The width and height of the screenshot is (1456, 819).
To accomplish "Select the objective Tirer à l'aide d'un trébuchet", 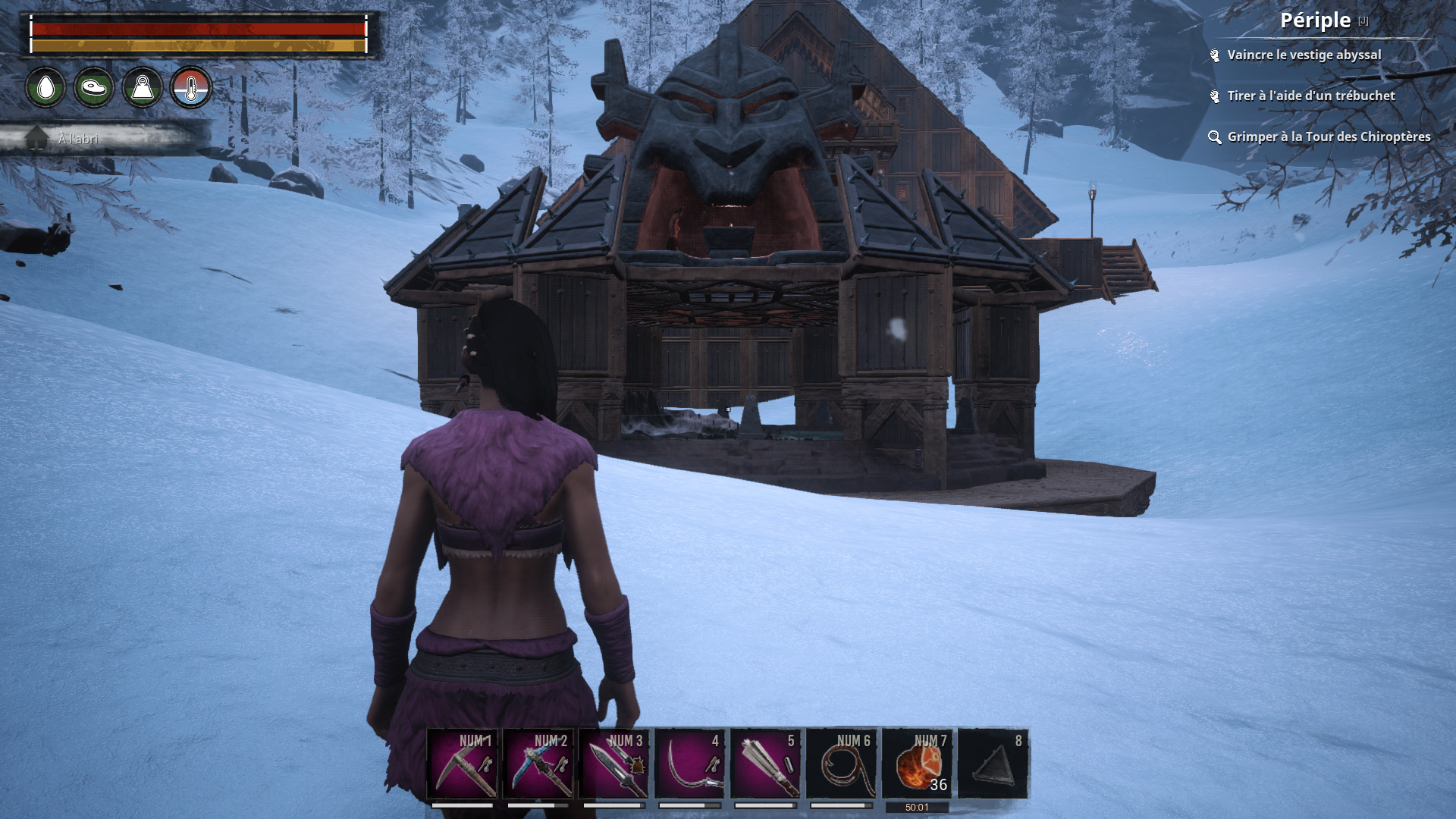I will (x=1310, y=96).
